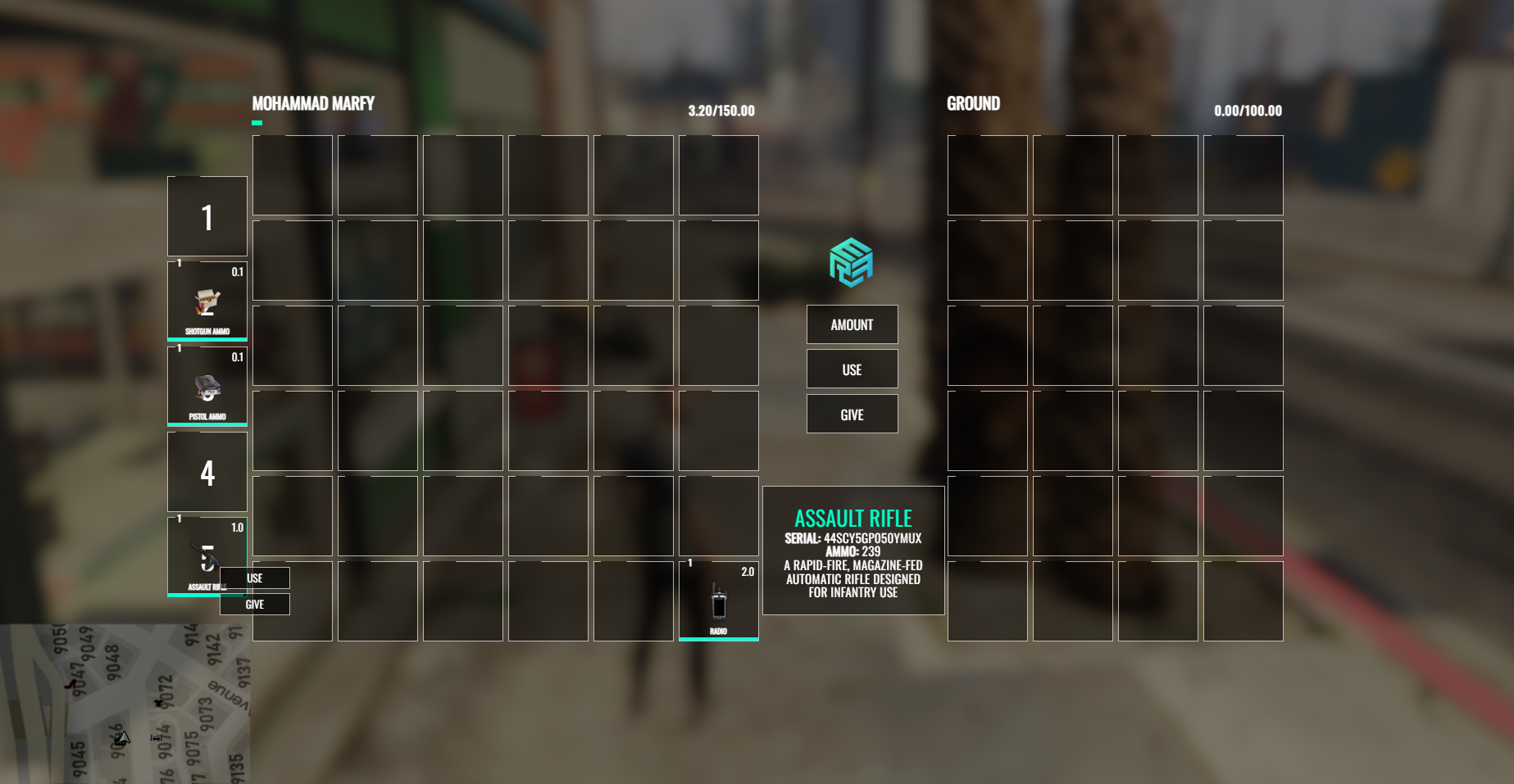
Task: Choose GIVE from the assault rifle context menu
Action: (253, 604)
